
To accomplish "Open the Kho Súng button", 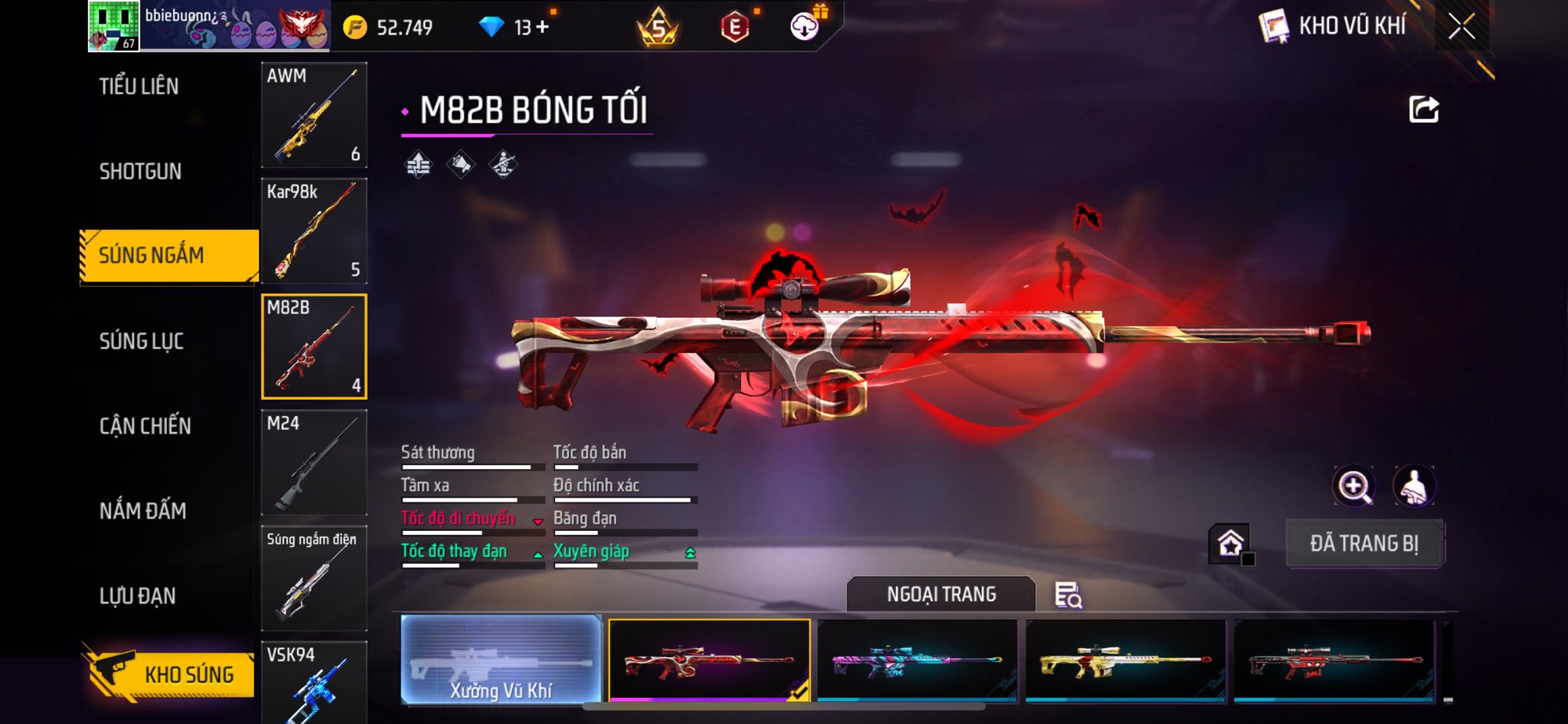I will pos(168,674).
